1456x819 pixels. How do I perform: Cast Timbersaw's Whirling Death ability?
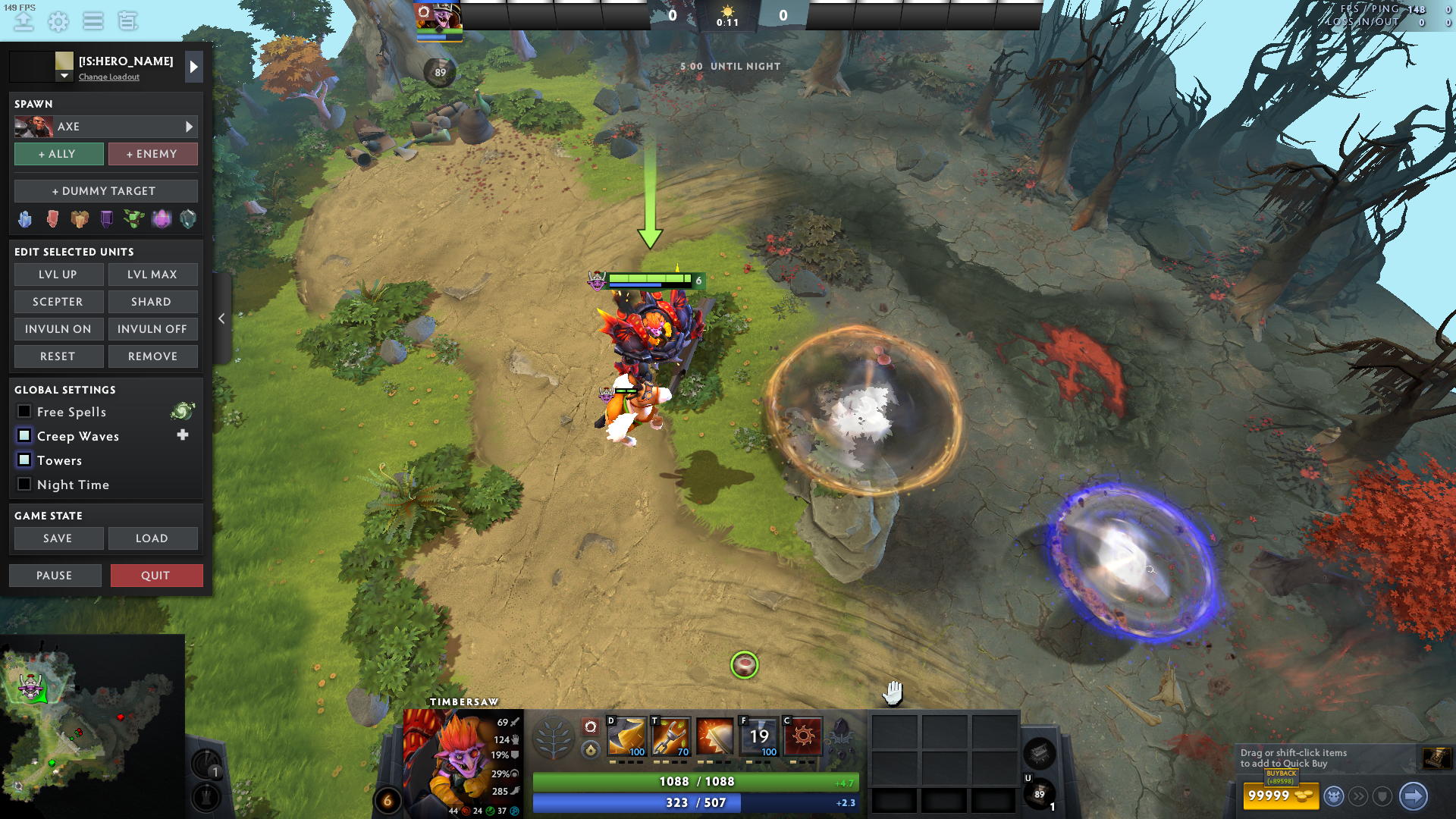(626, 736)
